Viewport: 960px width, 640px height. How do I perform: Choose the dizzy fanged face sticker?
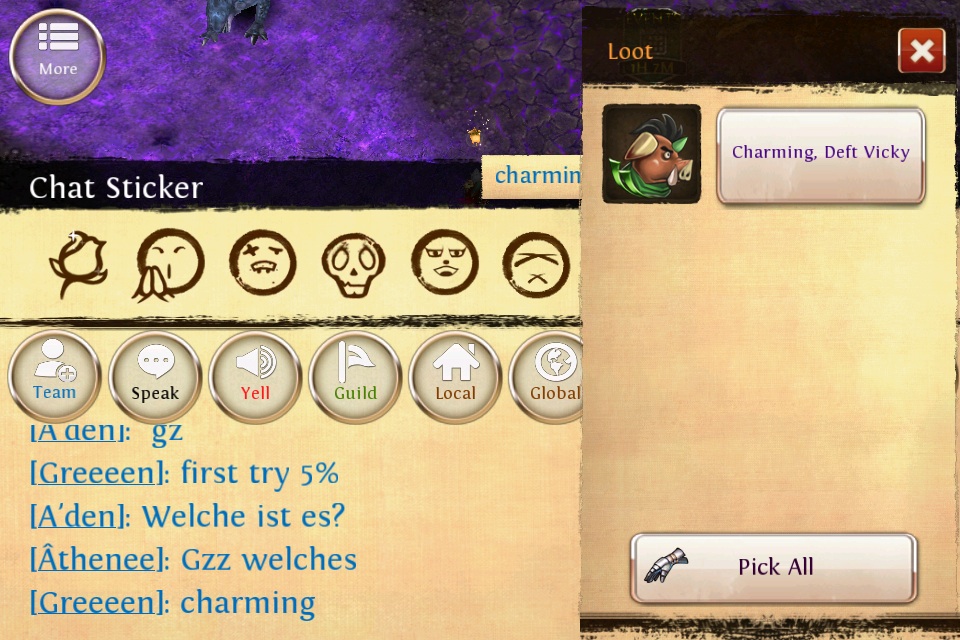(x=262, y=264)
